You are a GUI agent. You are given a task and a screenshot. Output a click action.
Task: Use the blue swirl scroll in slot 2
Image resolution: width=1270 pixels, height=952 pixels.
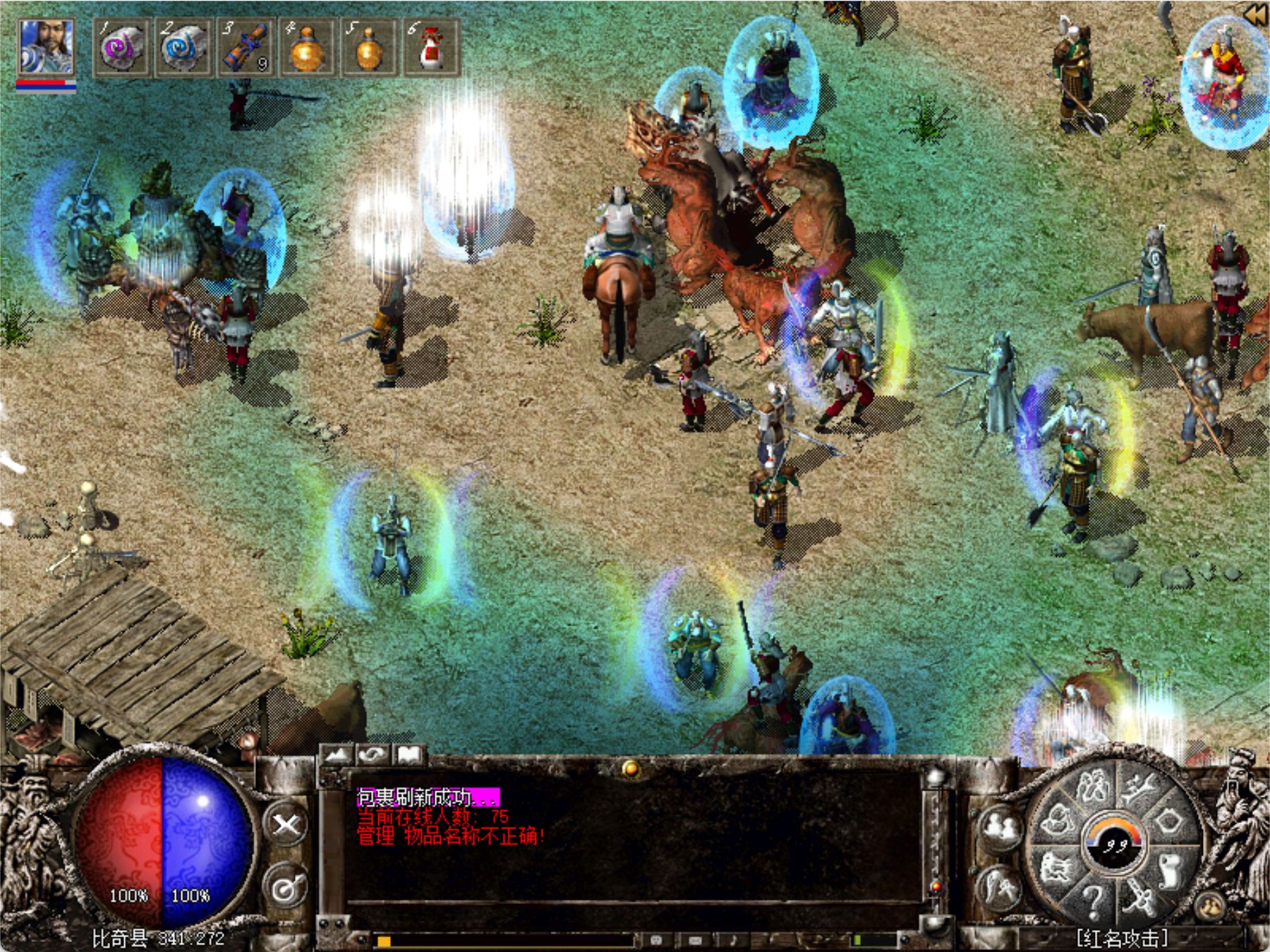pyautogui.click(x=183, y=48)
